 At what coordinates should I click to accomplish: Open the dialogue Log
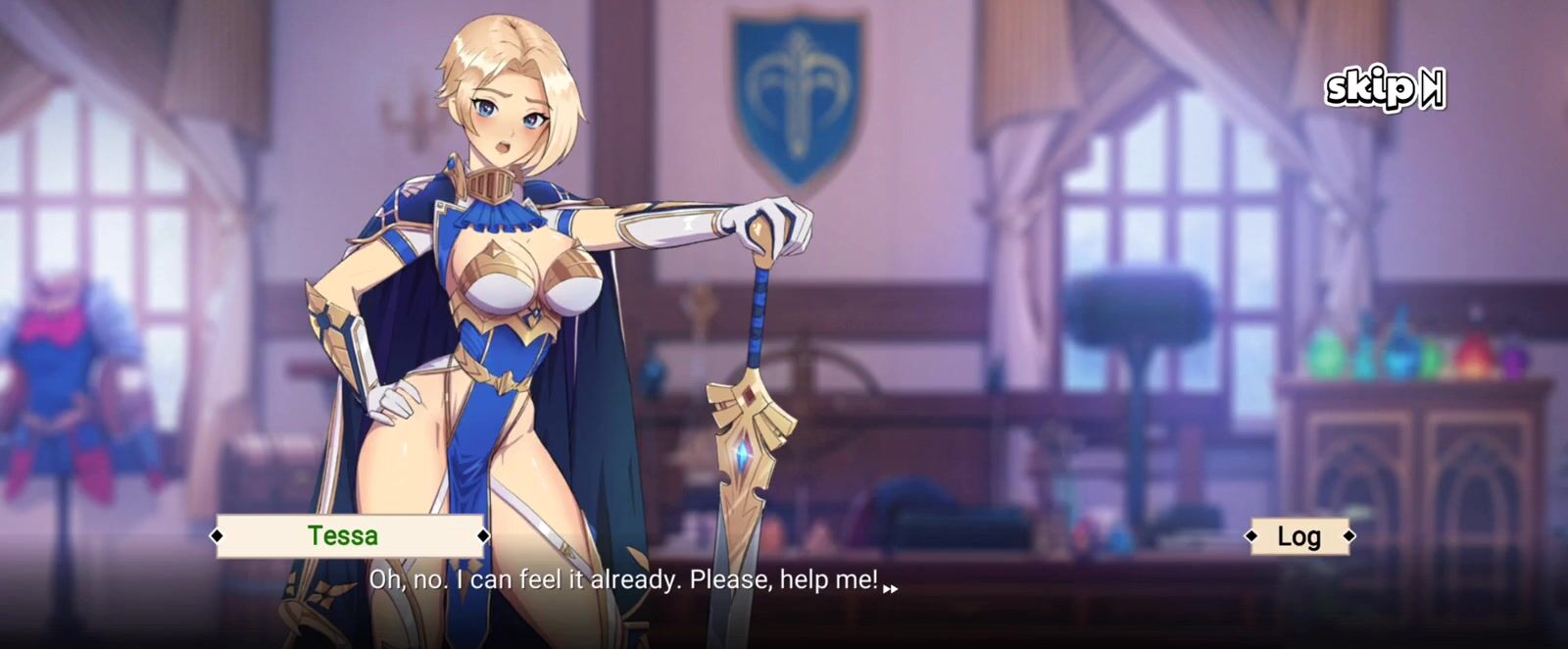[1298, 536]
